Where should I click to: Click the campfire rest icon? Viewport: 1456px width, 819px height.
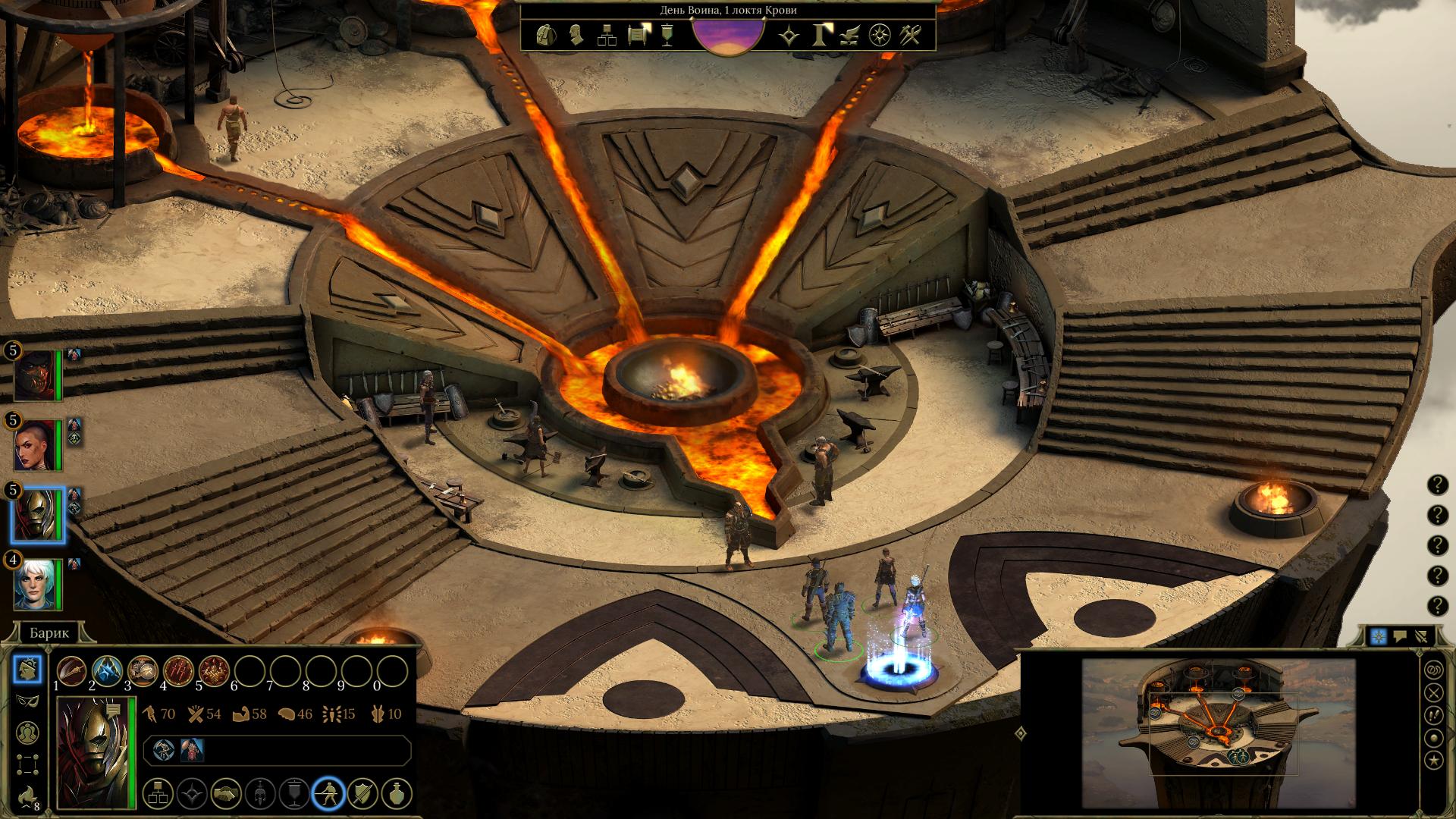click(x=28, y=795)
